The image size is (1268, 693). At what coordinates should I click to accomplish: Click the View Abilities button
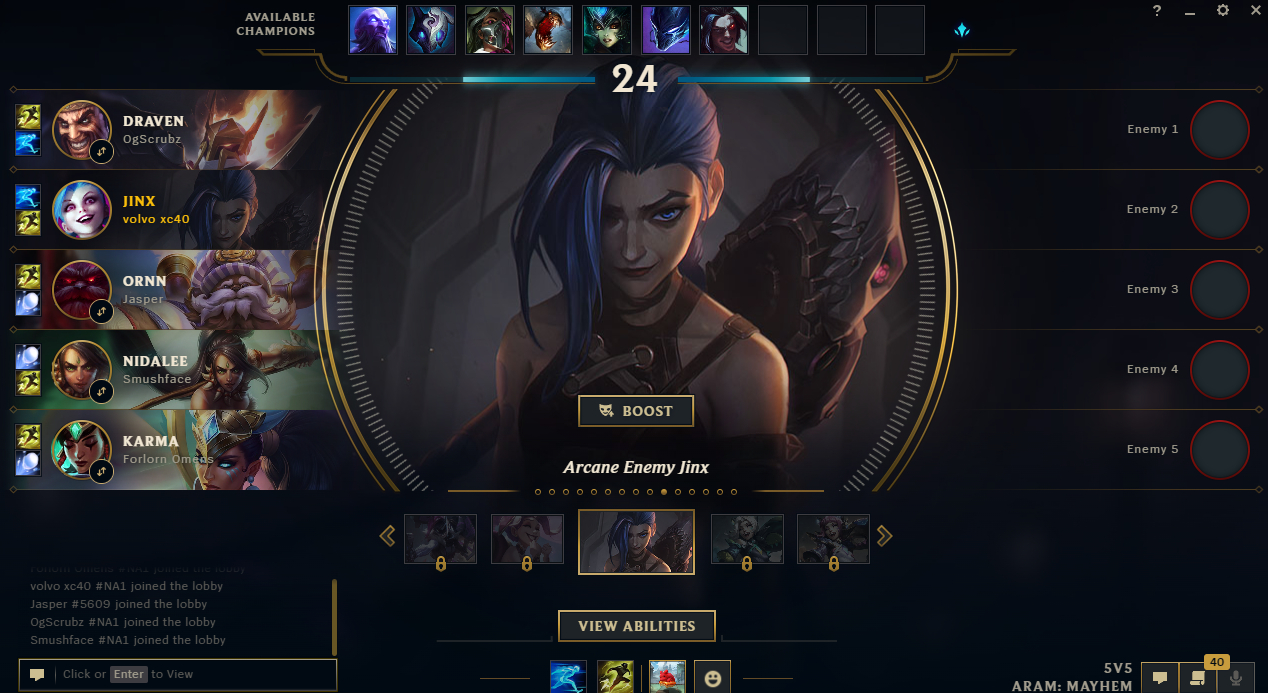tap(636, 626)
